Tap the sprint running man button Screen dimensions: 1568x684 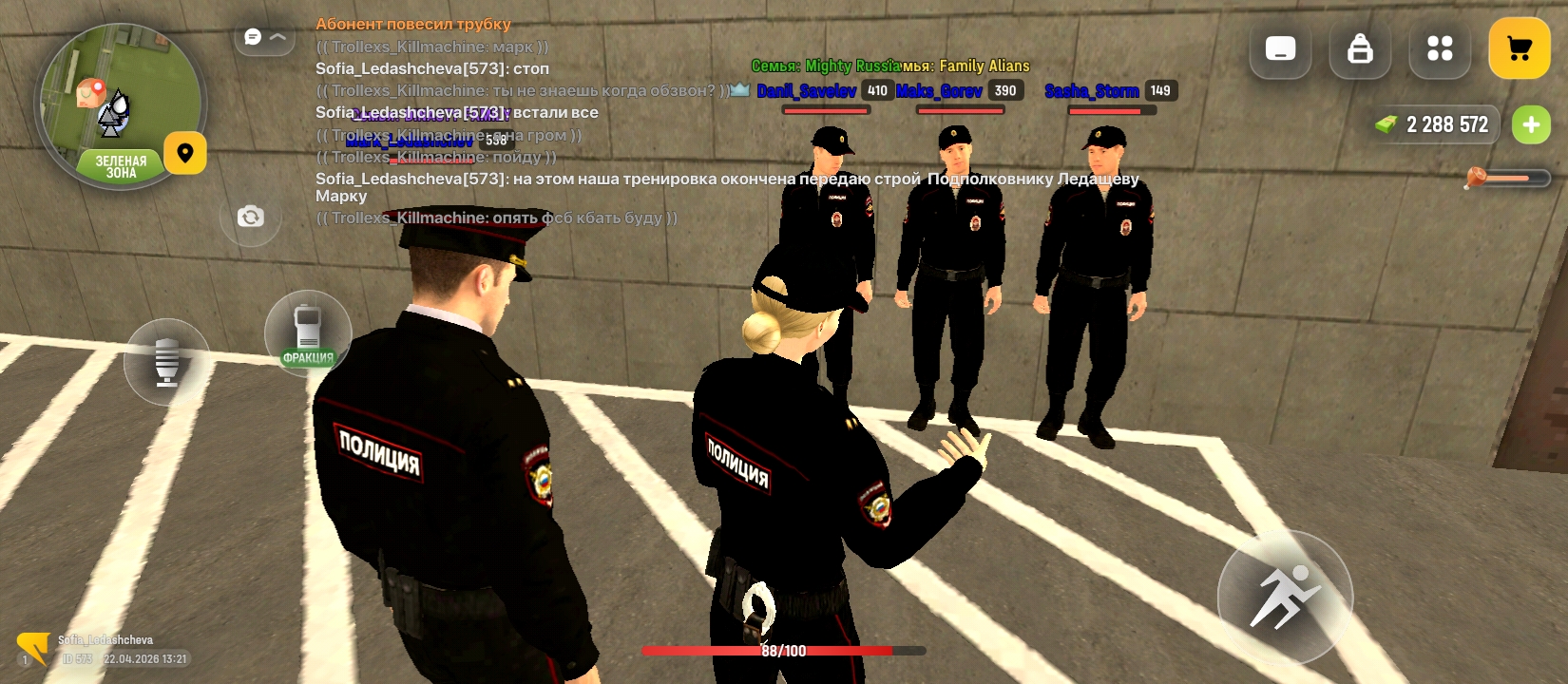pos(1285,597)
